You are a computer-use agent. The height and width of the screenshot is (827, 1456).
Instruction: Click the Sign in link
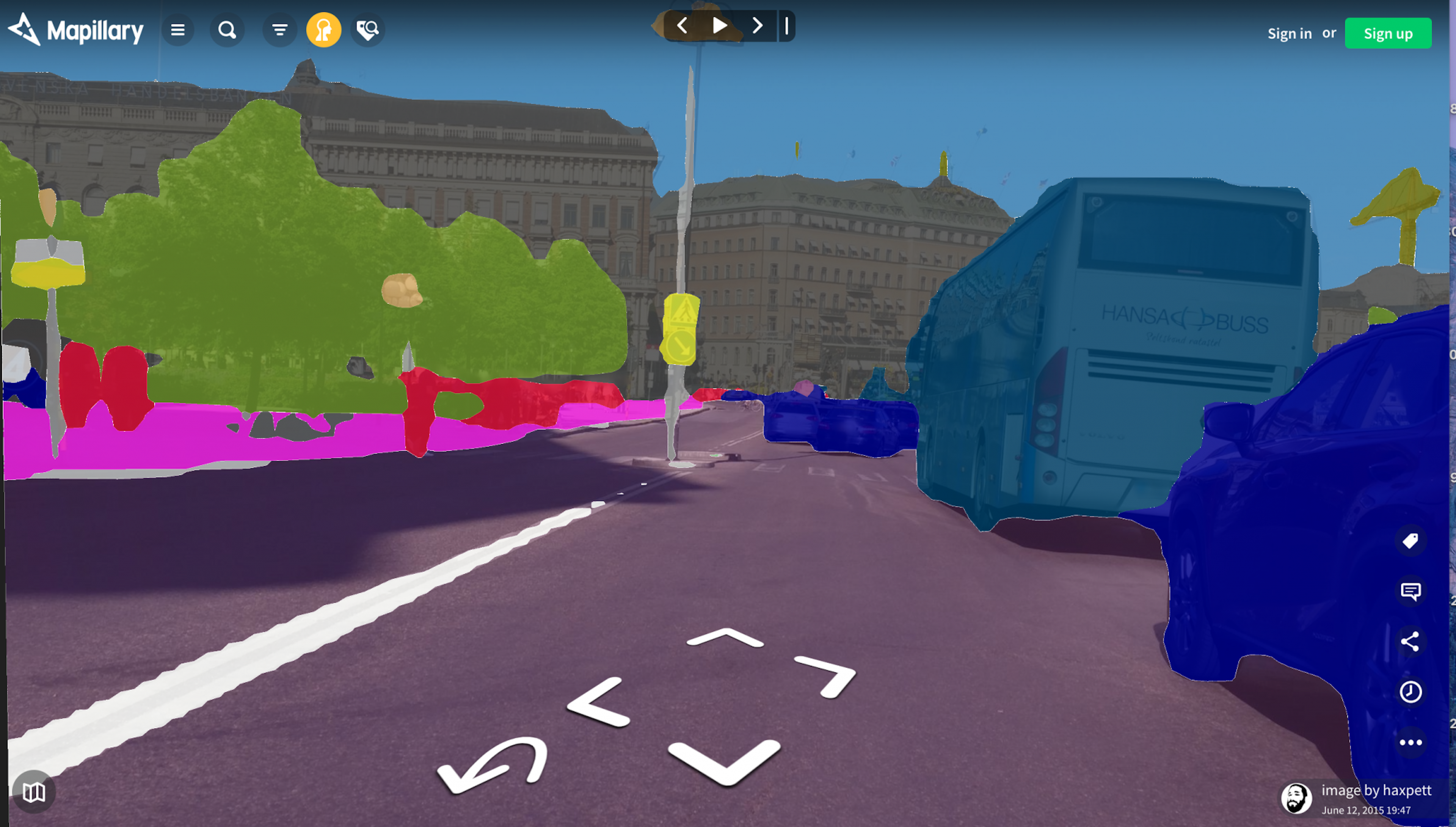coord(1290,33)
